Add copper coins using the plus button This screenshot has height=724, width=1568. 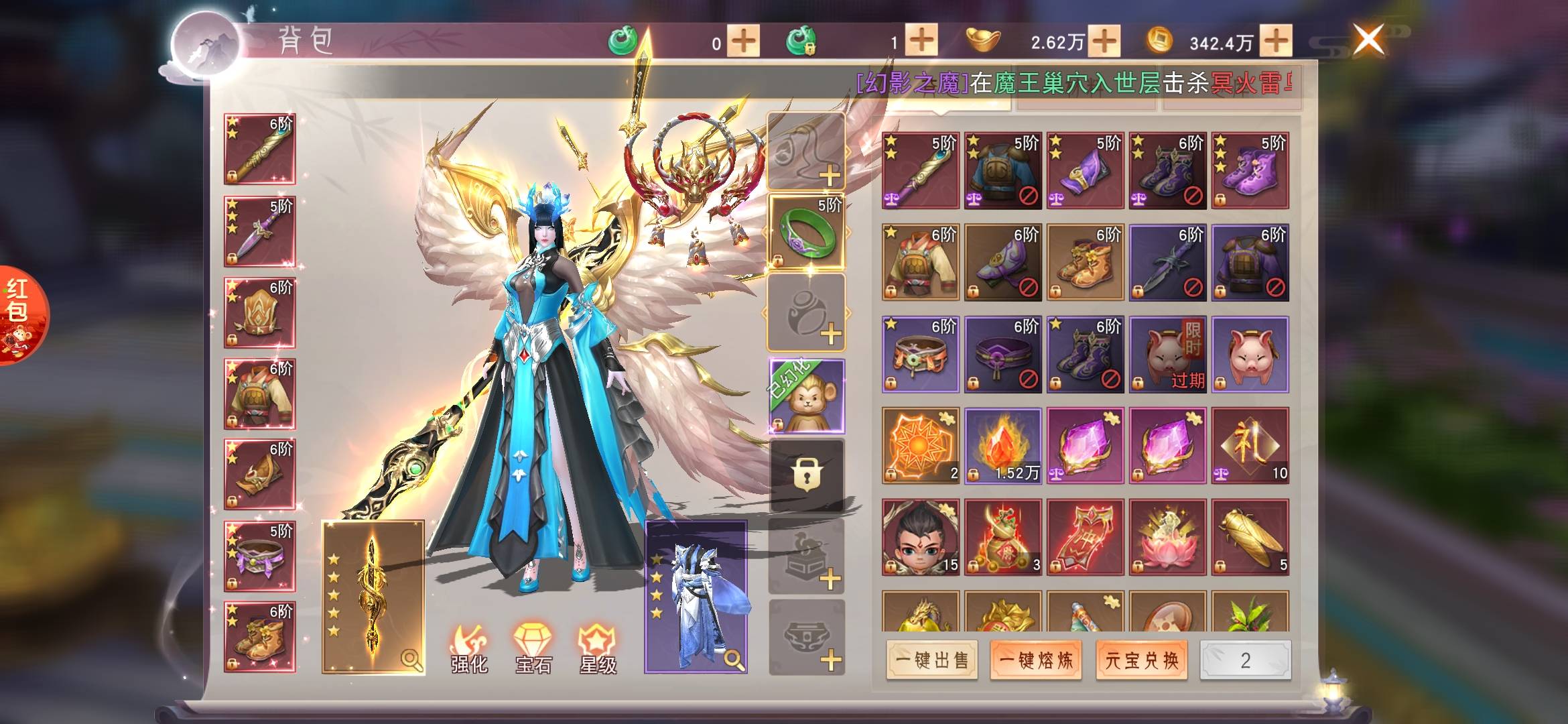[x=1275, y=42]
